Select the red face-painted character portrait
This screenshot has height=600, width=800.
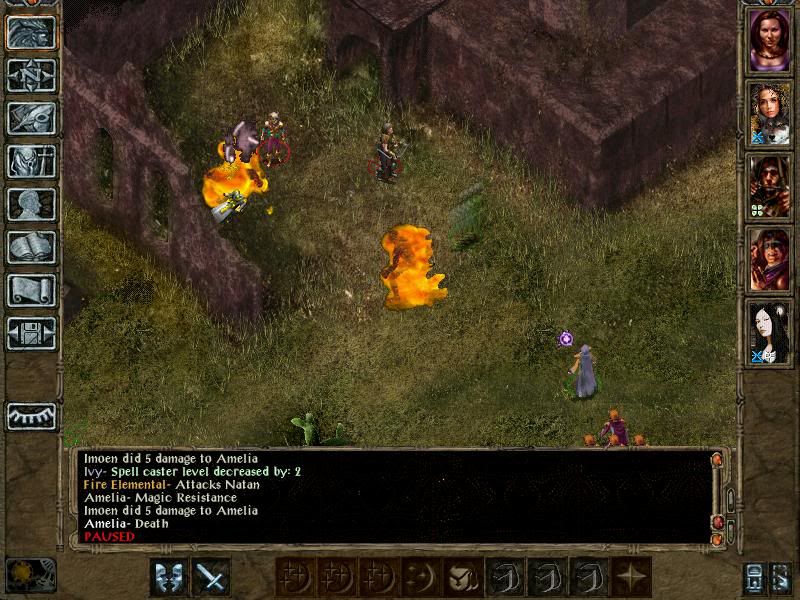pyautogui.click(x=769, y=259)
